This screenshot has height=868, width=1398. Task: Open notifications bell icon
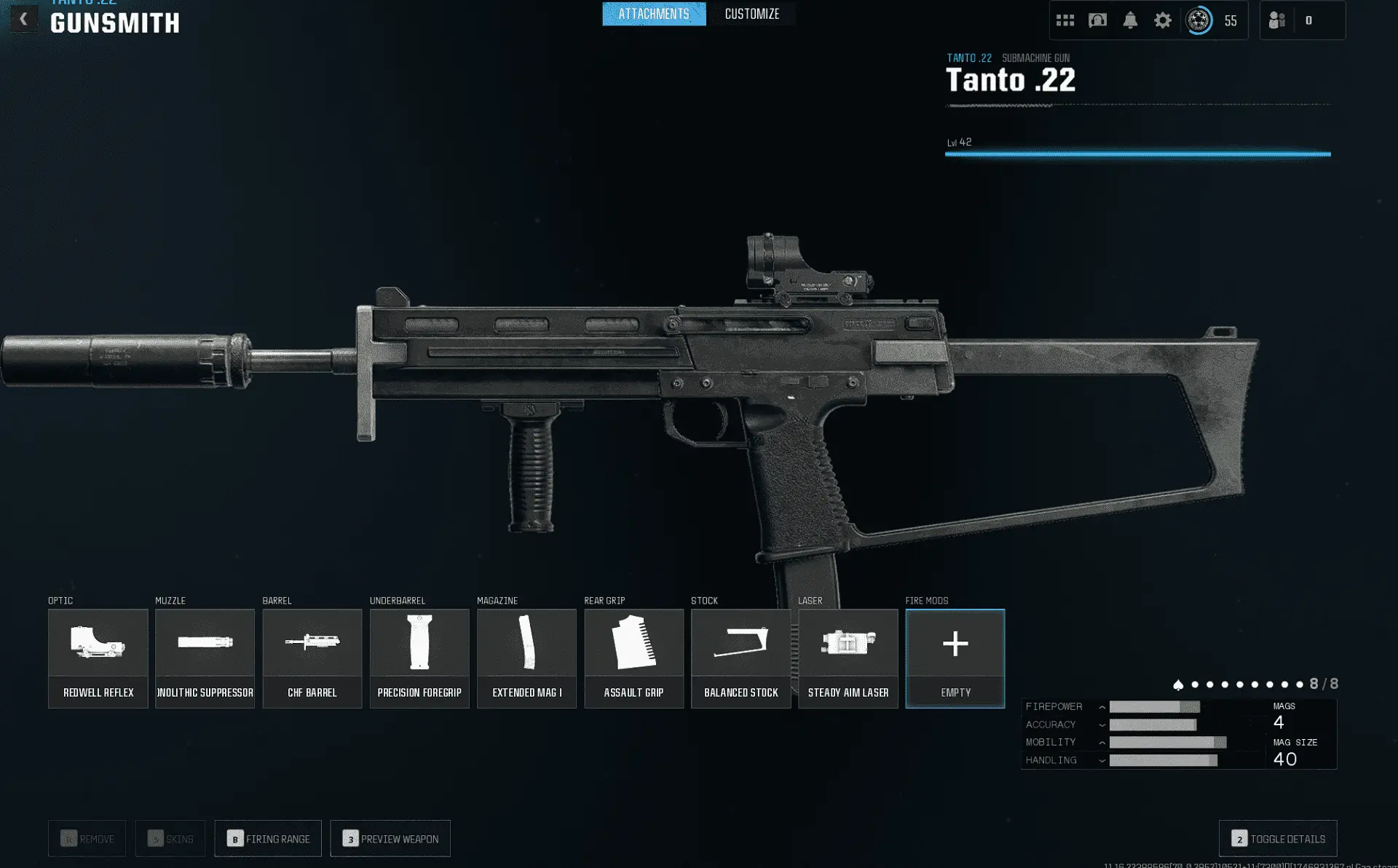[1130, 20]
